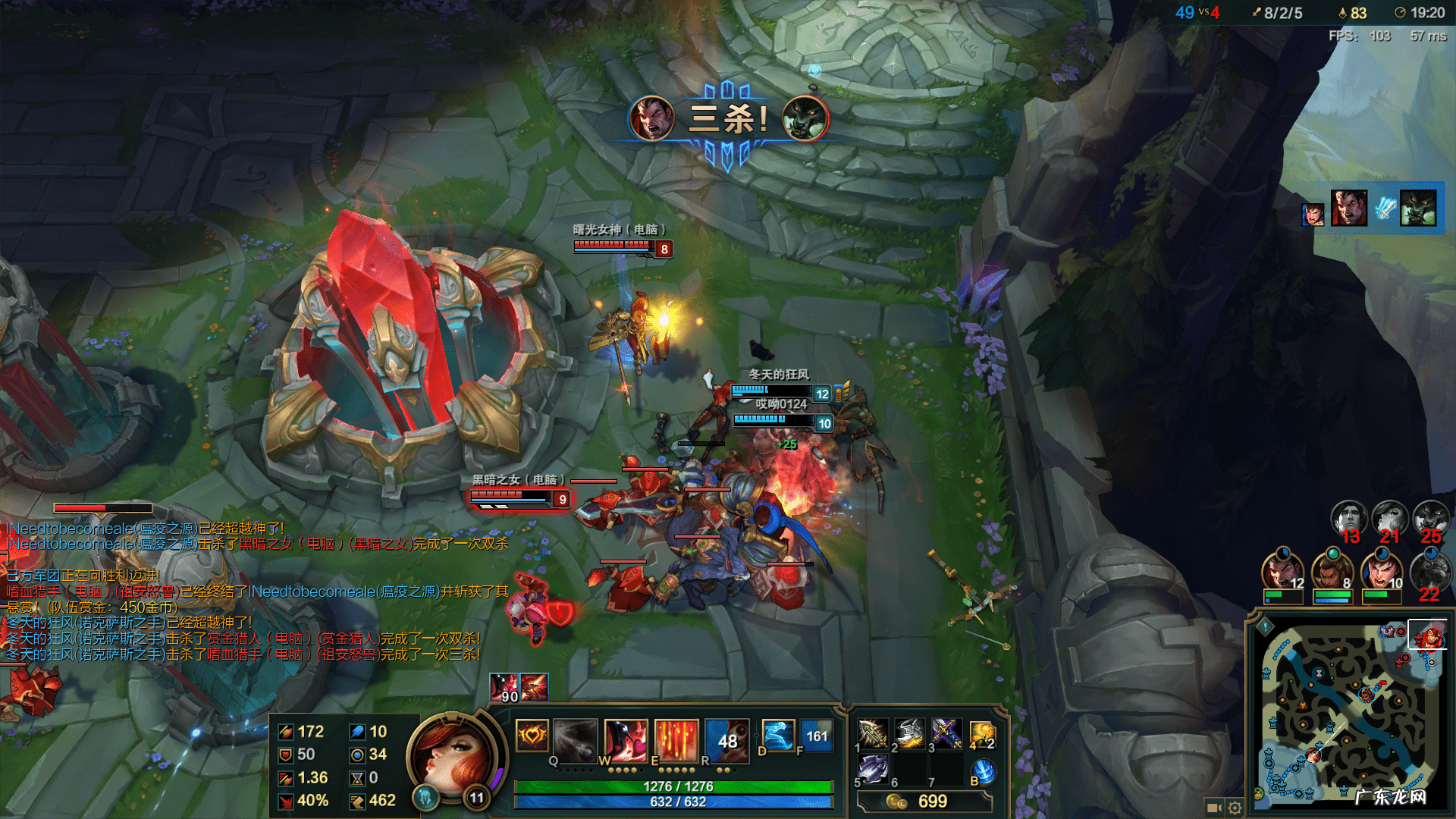1456x819 pixels.
Task: Click the Love Tap passive heart icon
Action: pos(532,735)
